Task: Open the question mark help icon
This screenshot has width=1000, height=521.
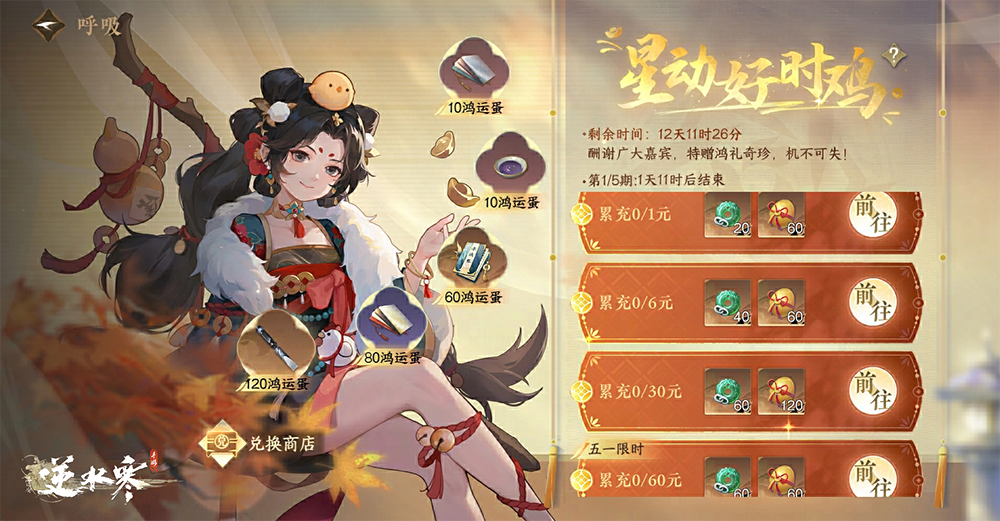Action: pyautogui.click(x=892, y=55)
